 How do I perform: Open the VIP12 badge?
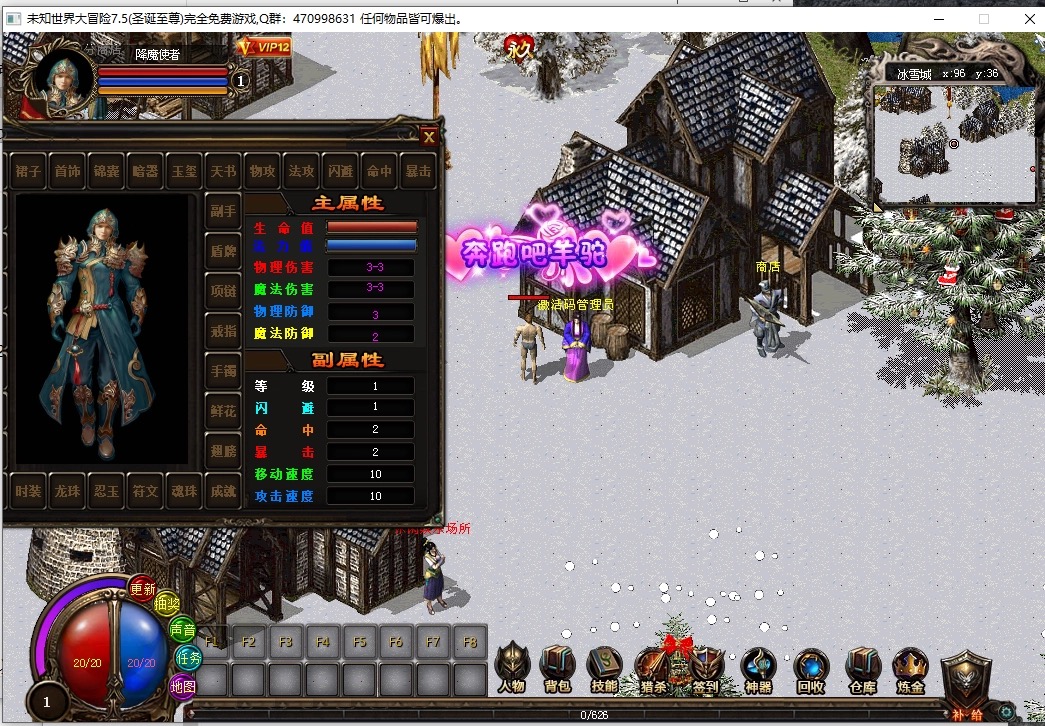(x=264, y=47)
